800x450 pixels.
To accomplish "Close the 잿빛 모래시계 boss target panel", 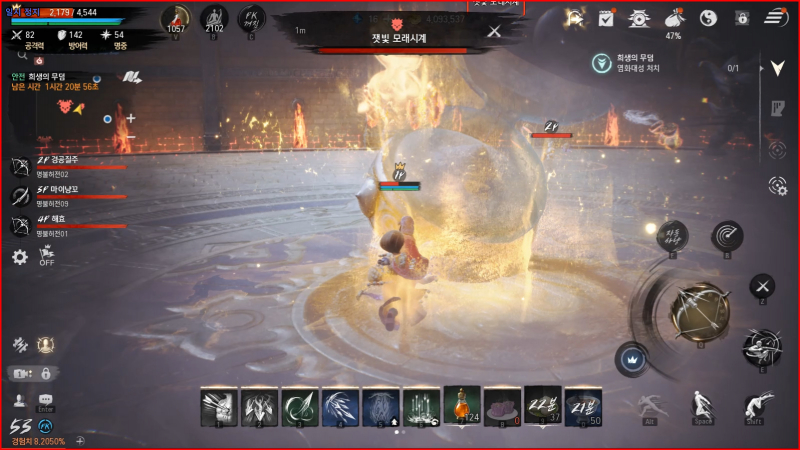I will coord(494,31).
